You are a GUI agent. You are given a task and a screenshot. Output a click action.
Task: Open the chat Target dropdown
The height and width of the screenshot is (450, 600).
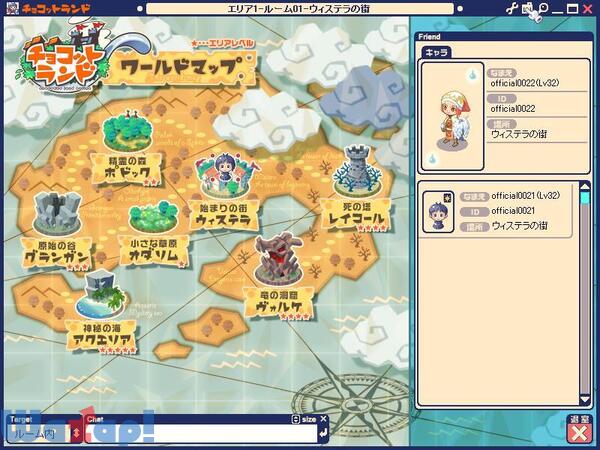[x=75, y=432]
